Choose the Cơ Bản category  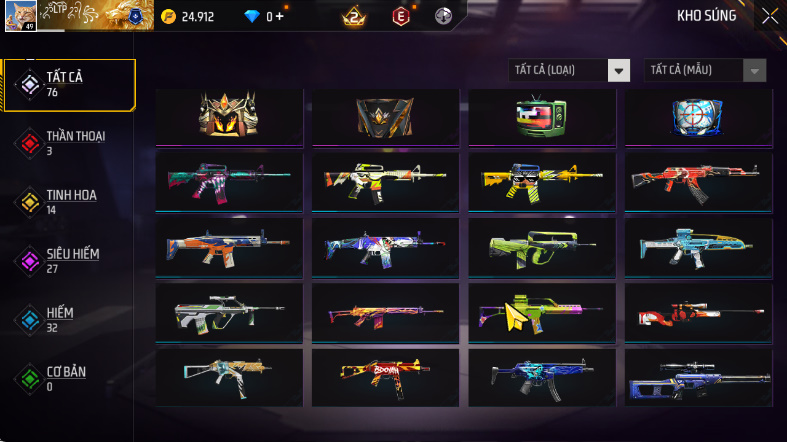point(68,378)
